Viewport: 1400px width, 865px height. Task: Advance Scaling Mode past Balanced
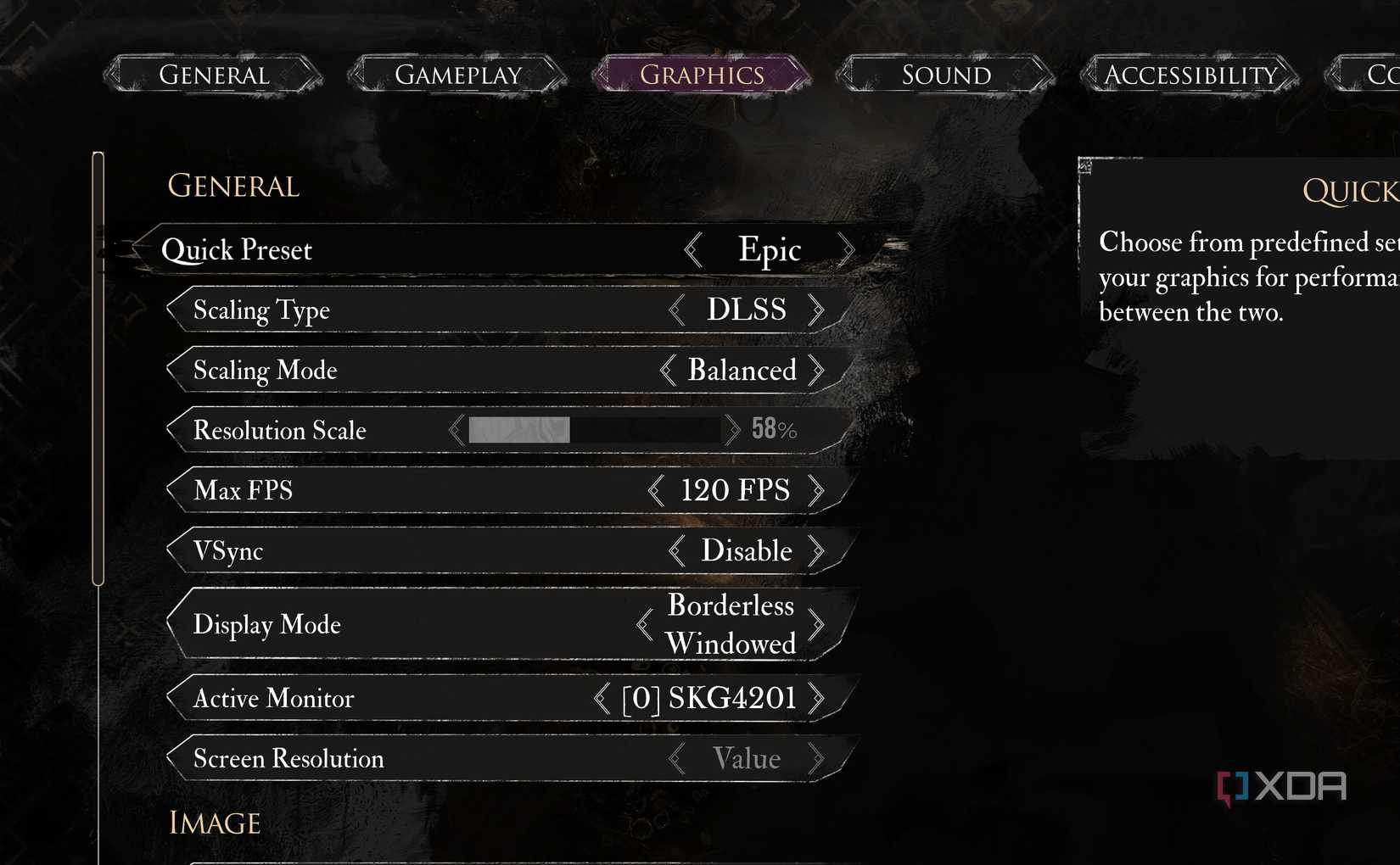click(816, 371)
